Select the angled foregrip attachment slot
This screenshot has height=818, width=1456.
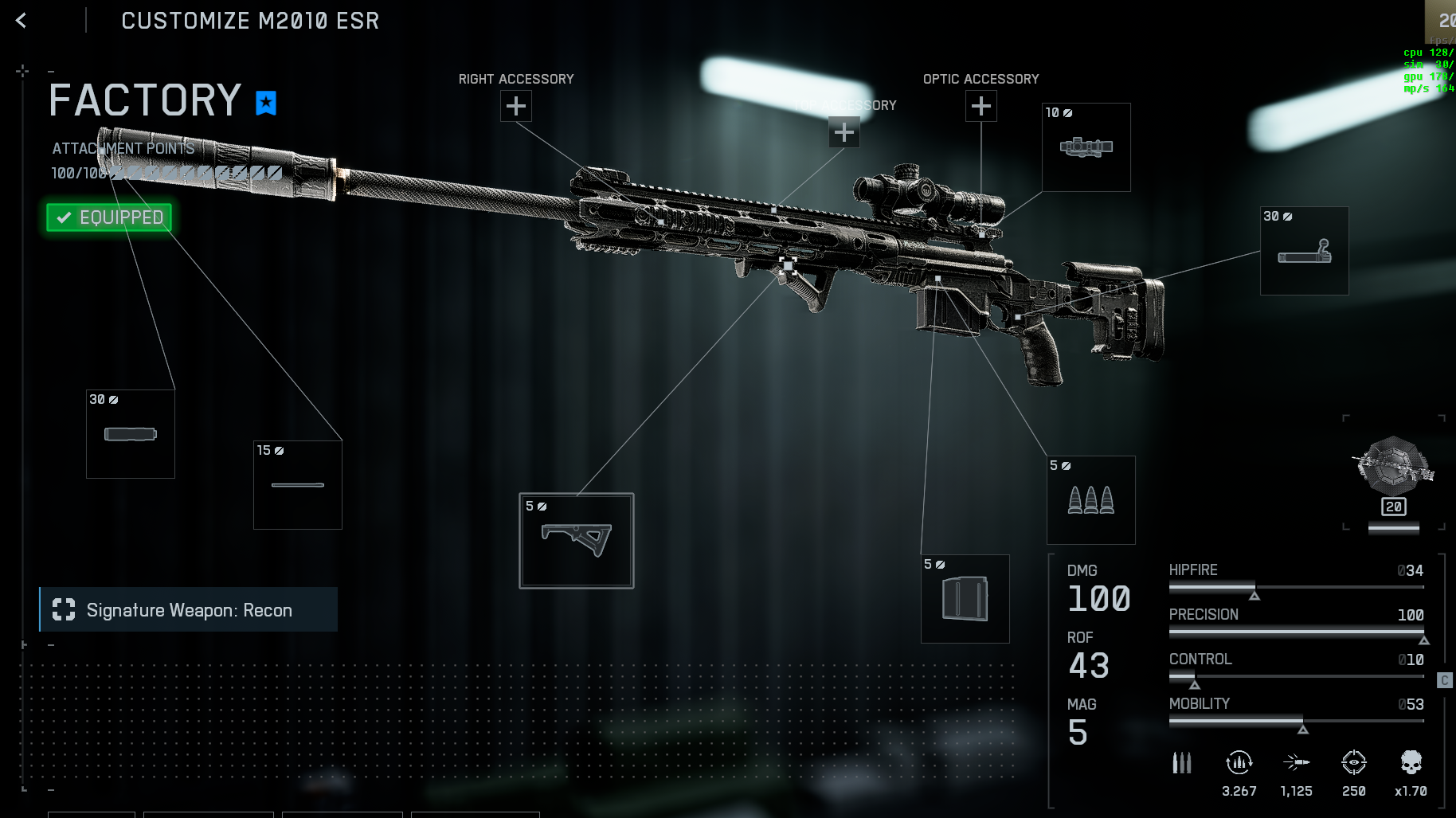pyautogui.click(x=576, y=542)
